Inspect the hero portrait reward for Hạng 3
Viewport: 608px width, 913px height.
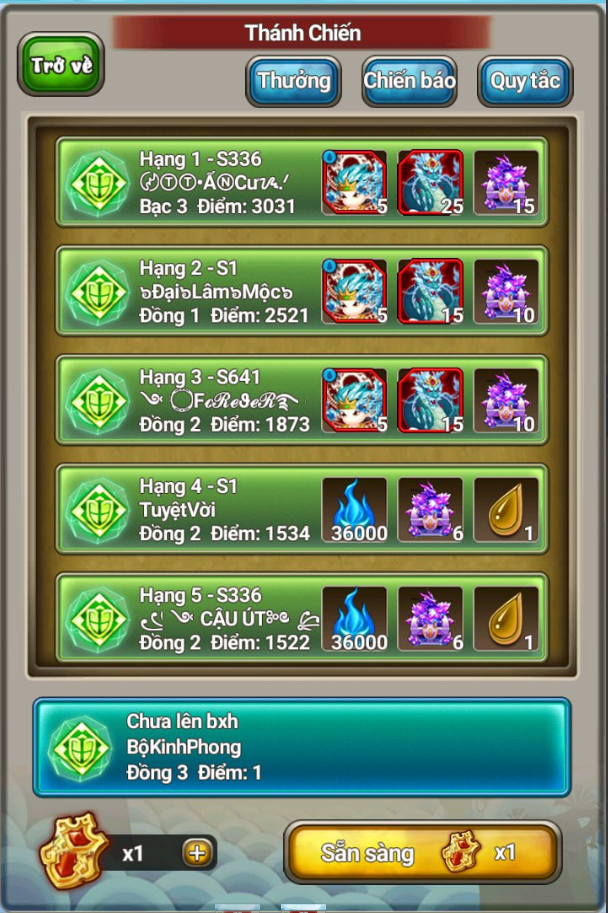click(354, 401)
